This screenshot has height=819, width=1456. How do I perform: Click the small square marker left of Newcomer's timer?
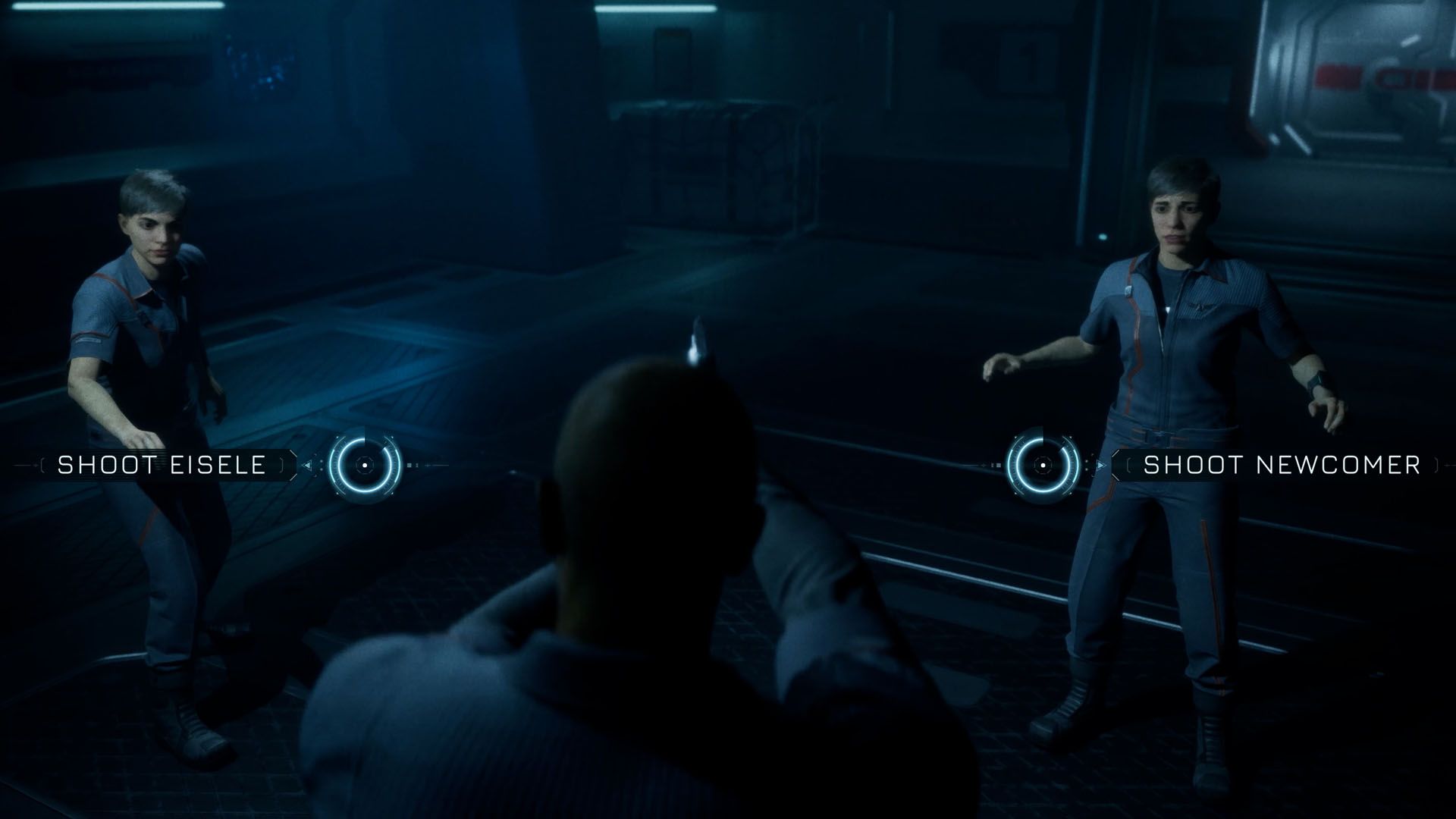coord(998,465)
